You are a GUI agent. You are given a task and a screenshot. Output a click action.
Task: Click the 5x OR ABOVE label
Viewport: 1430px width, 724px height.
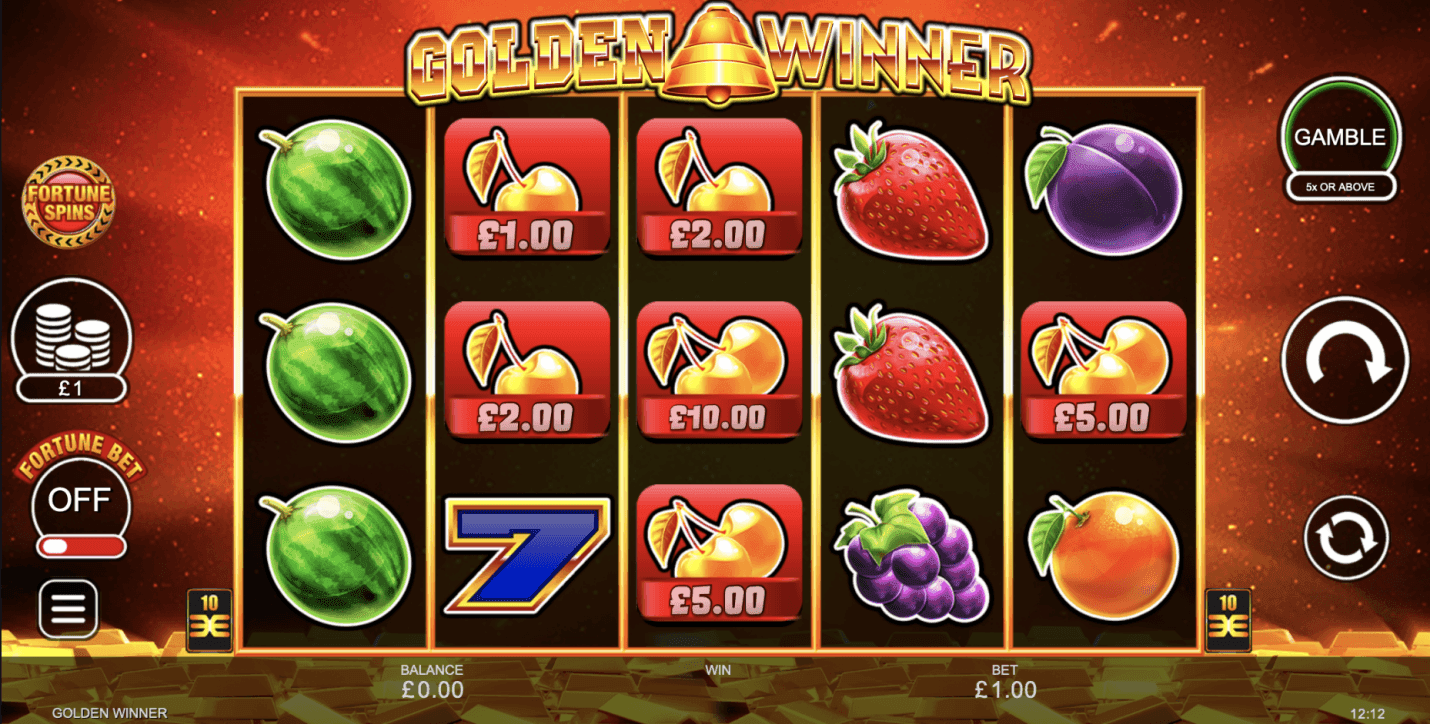(x=1342, y=187)
